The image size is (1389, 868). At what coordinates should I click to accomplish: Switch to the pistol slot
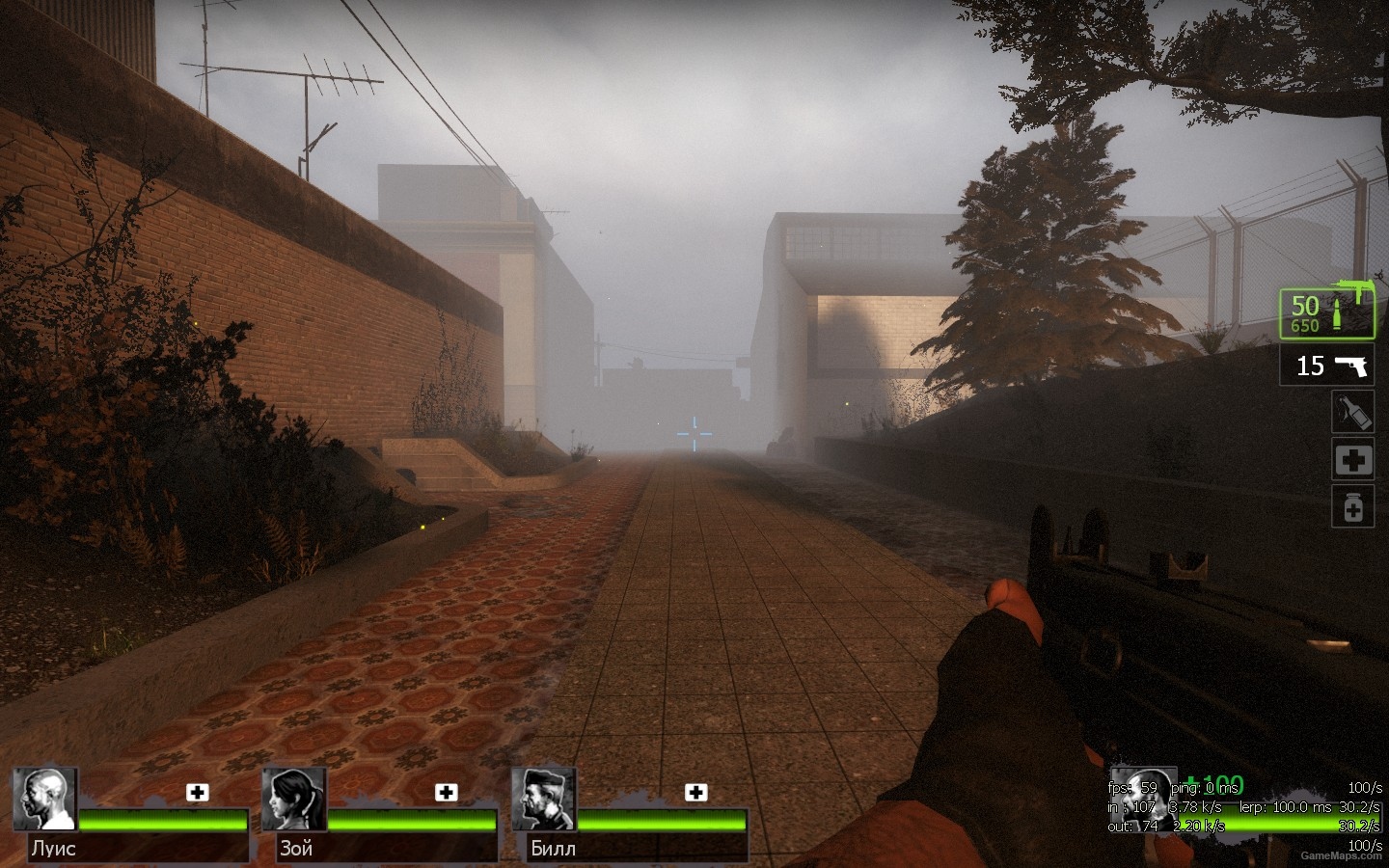(x=1326, y=366)
